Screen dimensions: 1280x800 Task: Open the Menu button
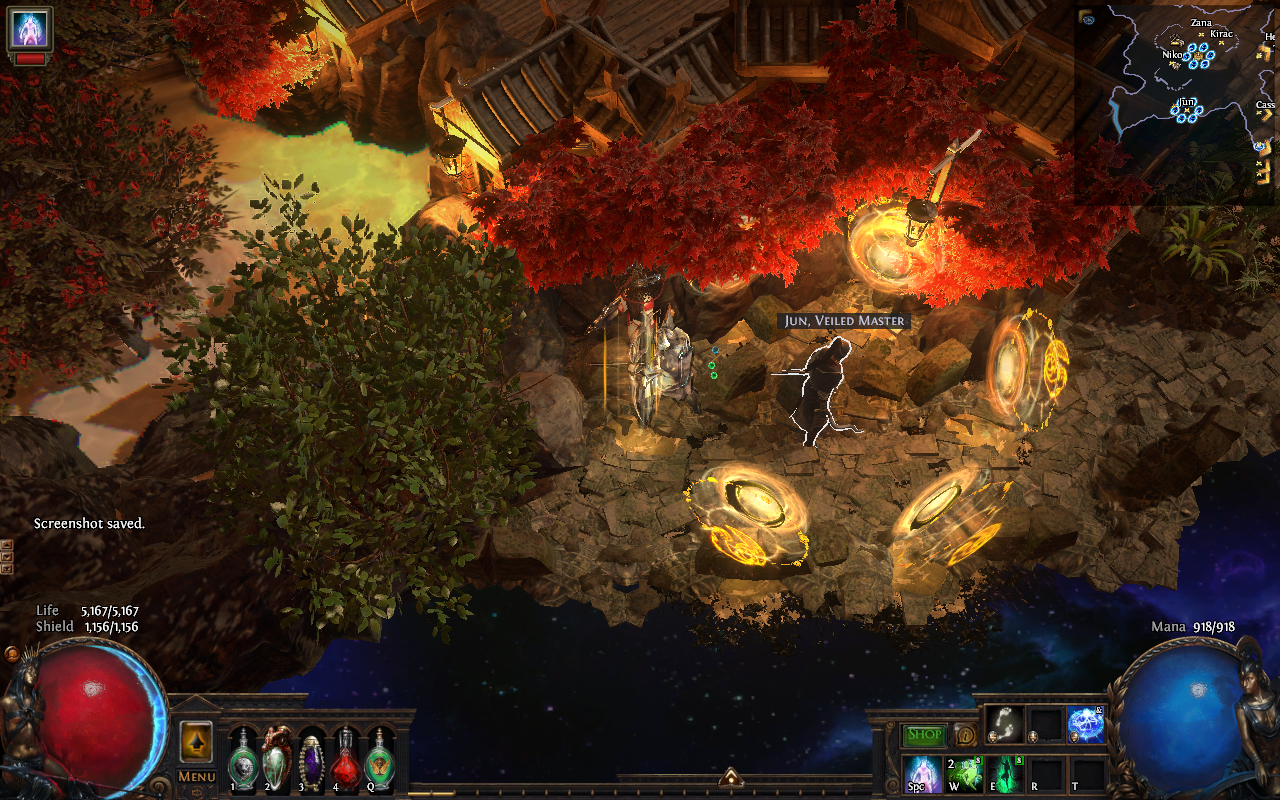click(x=197, y=777)
